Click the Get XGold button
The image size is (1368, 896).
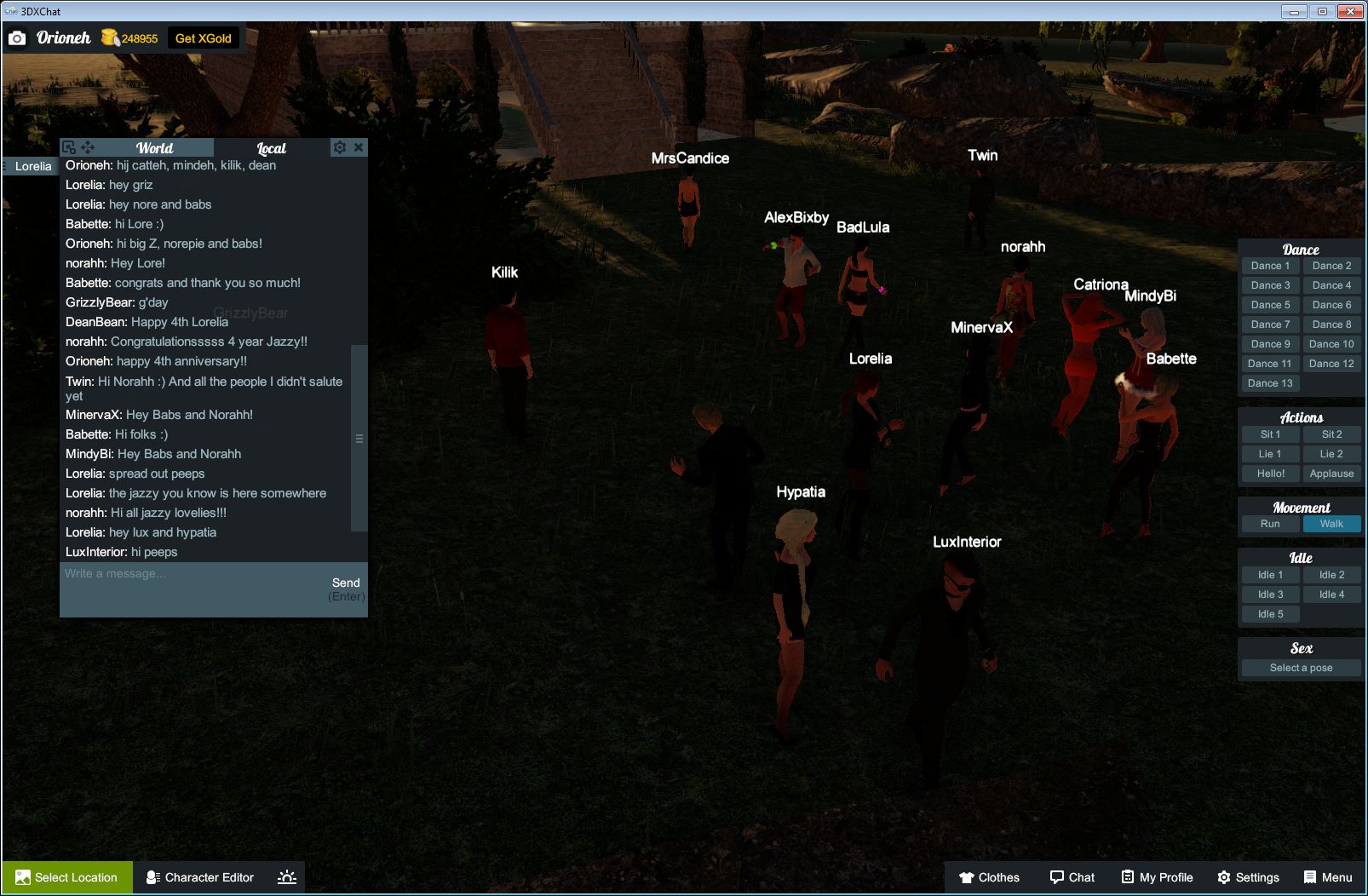click(x=203, y=37)
